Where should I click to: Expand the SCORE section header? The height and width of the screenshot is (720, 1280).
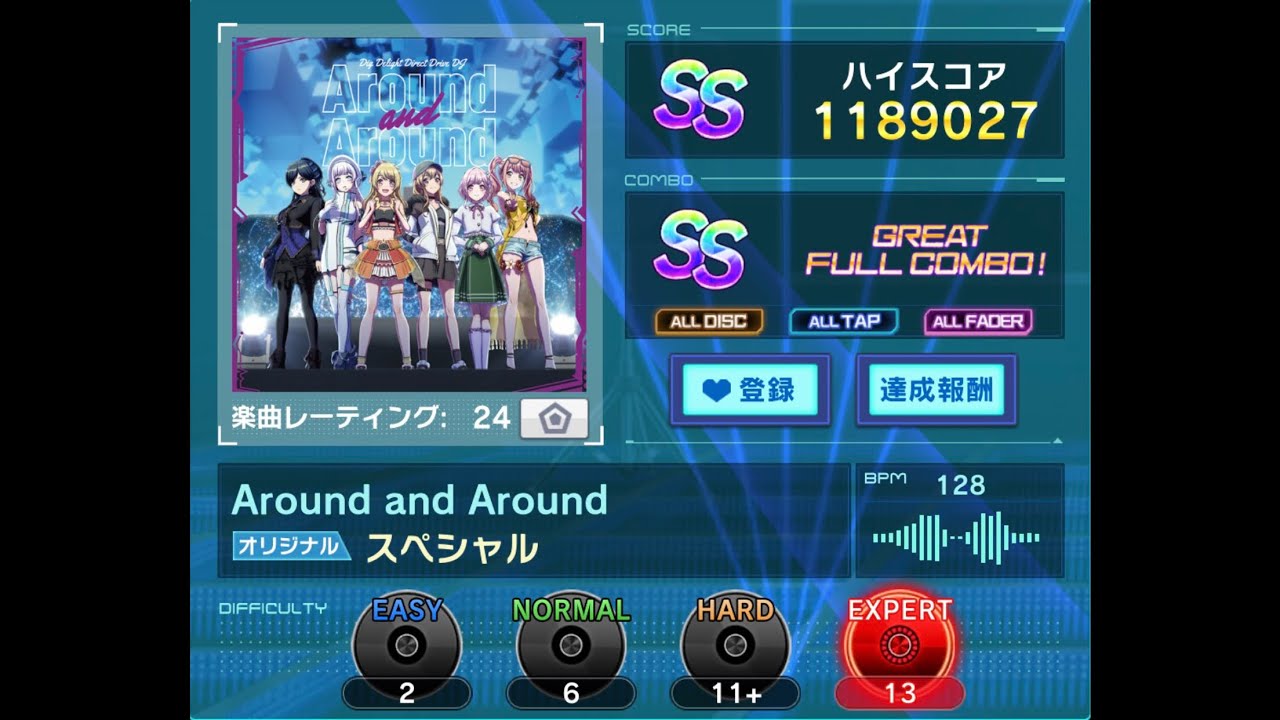pos(659,29)
